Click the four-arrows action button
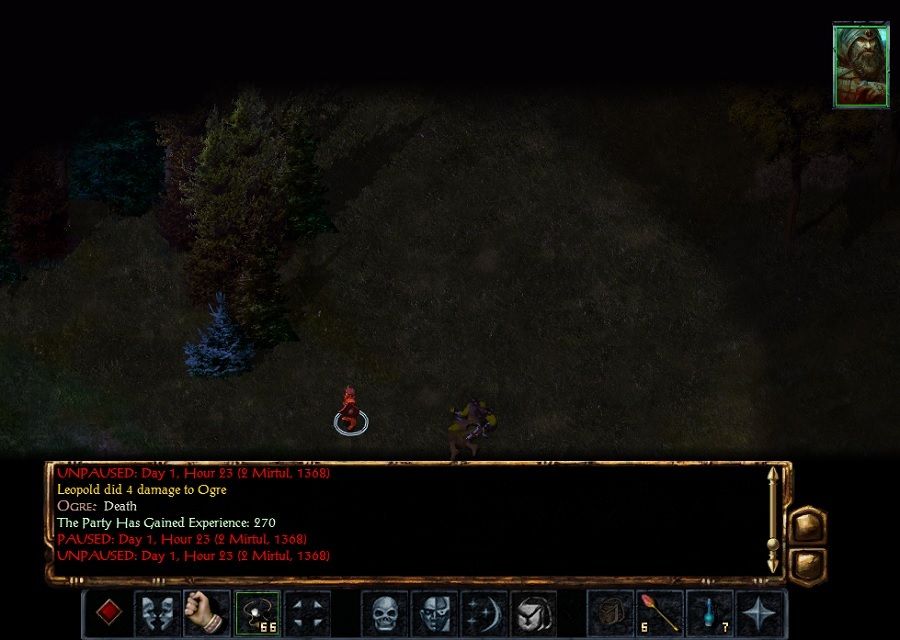This screenshot has height=640, width=900. click(307, 612)
